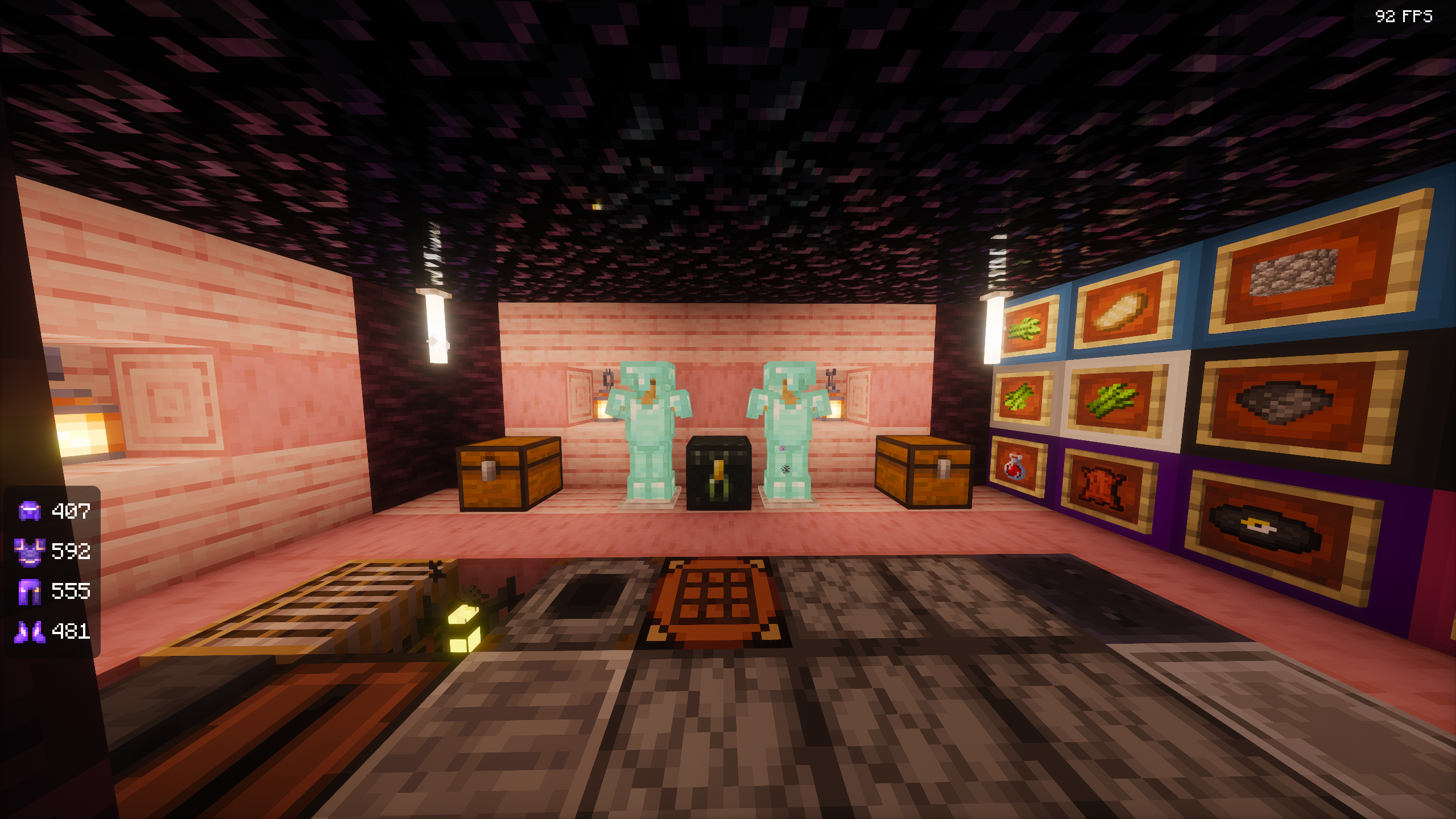The height and width of the screenshot is (819, 1456).
Task: Select the netherite chestplate armor icon
Action: [x=30, y=552]
